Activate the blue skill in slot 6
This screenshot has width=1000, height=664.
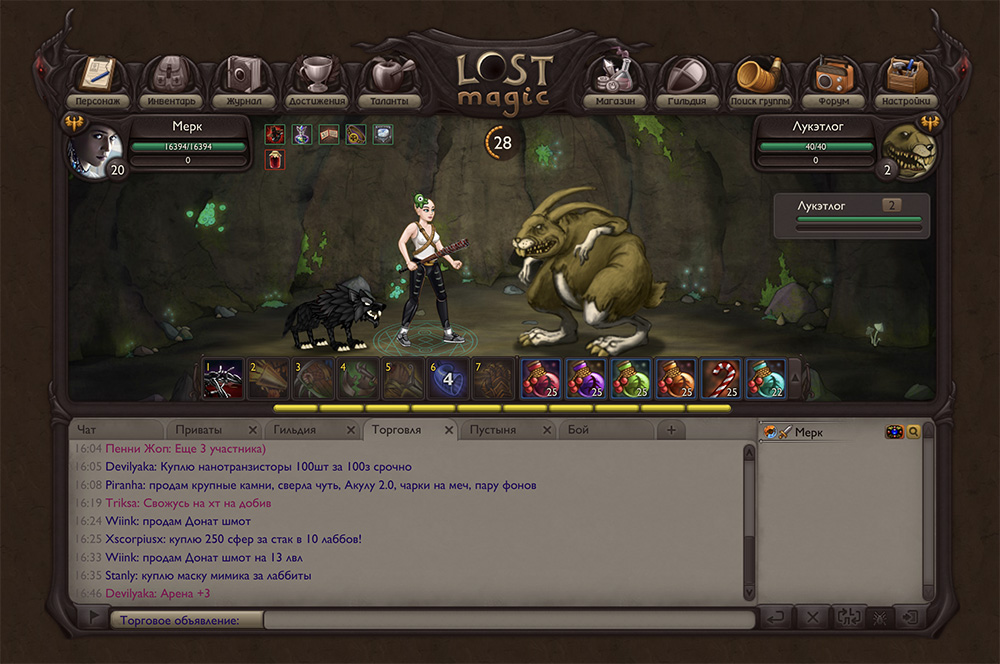(x=448, y=378)
